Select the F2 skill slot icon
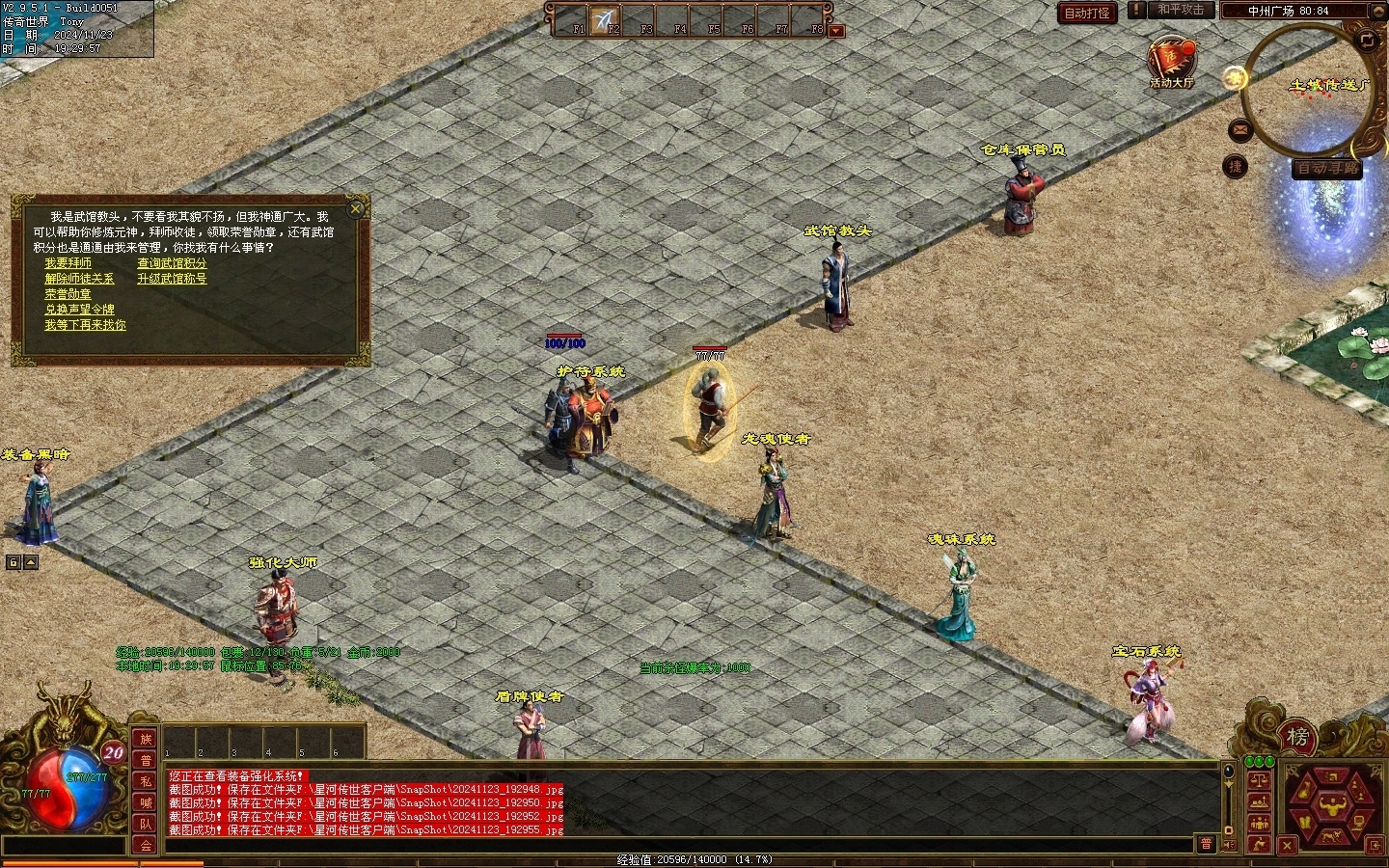1389x868 pixels. (x=606, y=19)
